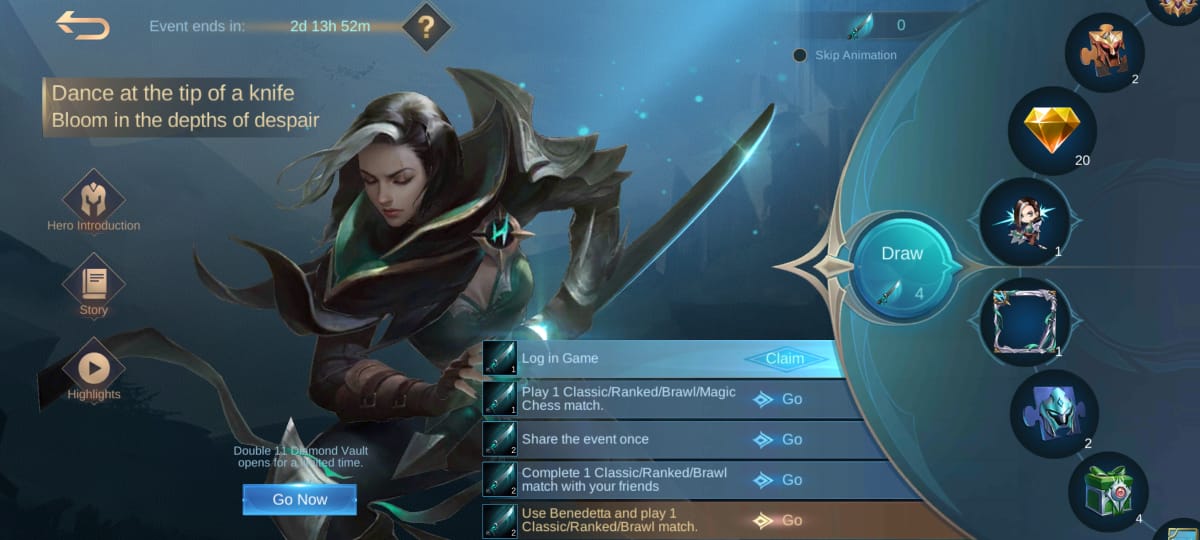Image resolution: width=1200 pixels, height=540 pixels.
Task: Toggle the Skip Animation option
Action: click(x=800, y=55)
